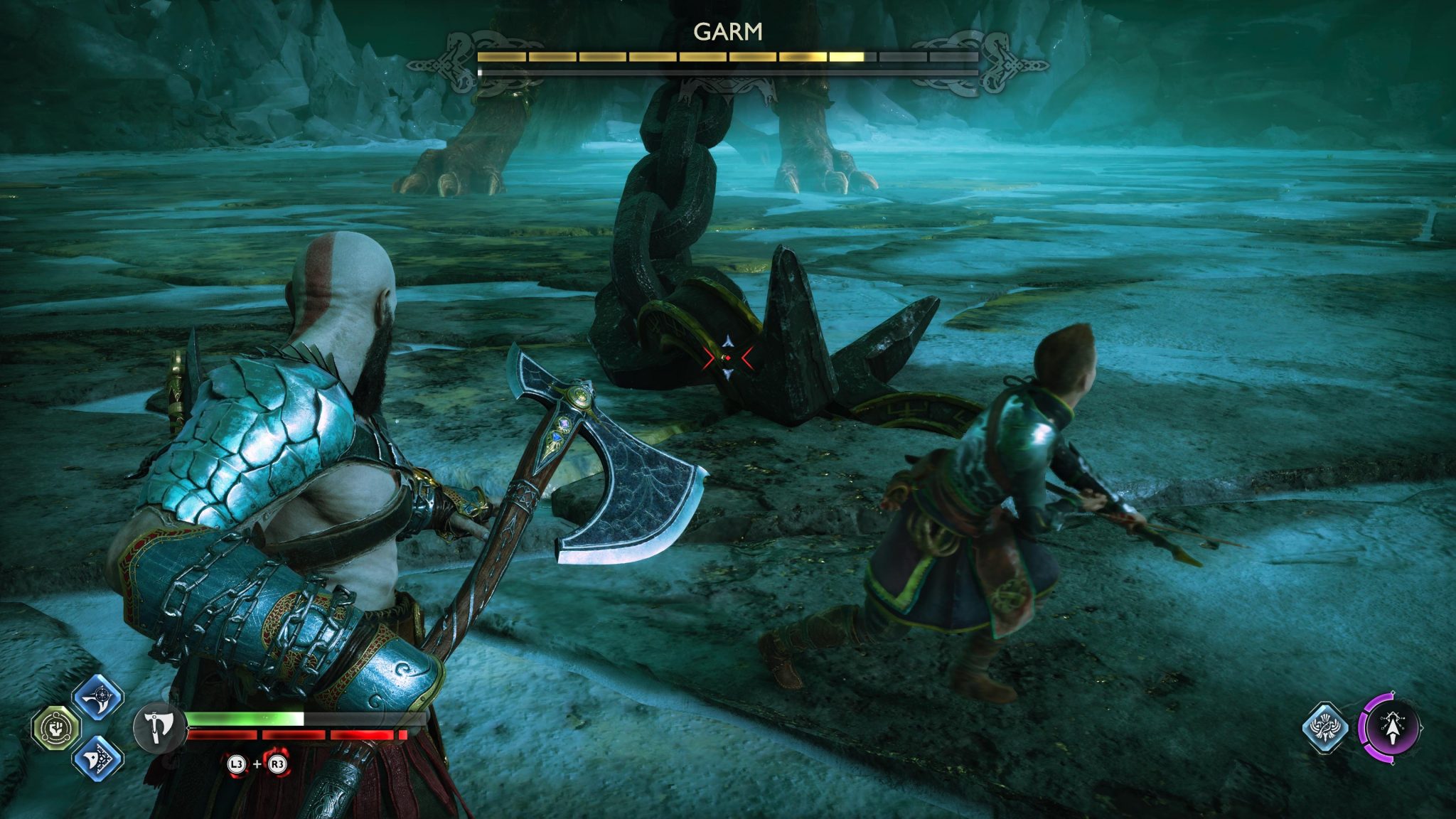Click the diamond notch right of the command wheel
Screen dimensions: 1456x819
(1422, 727)
